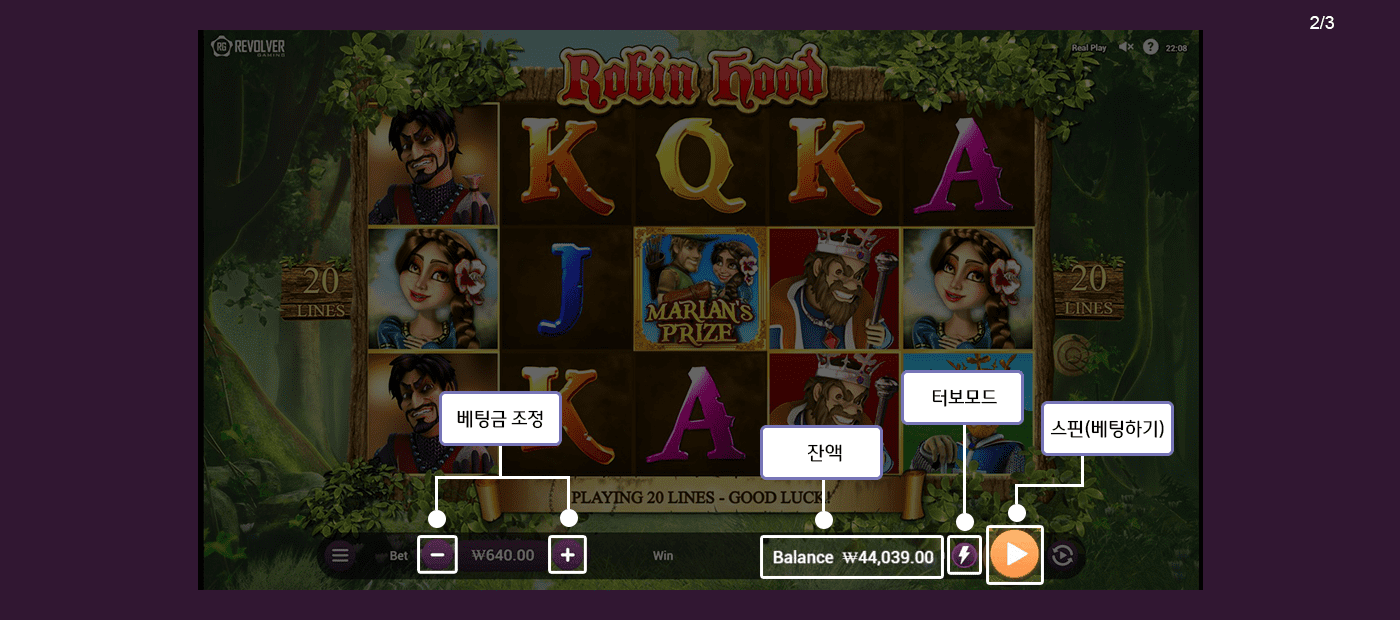Open the help question mark icon

point(1150,47)
